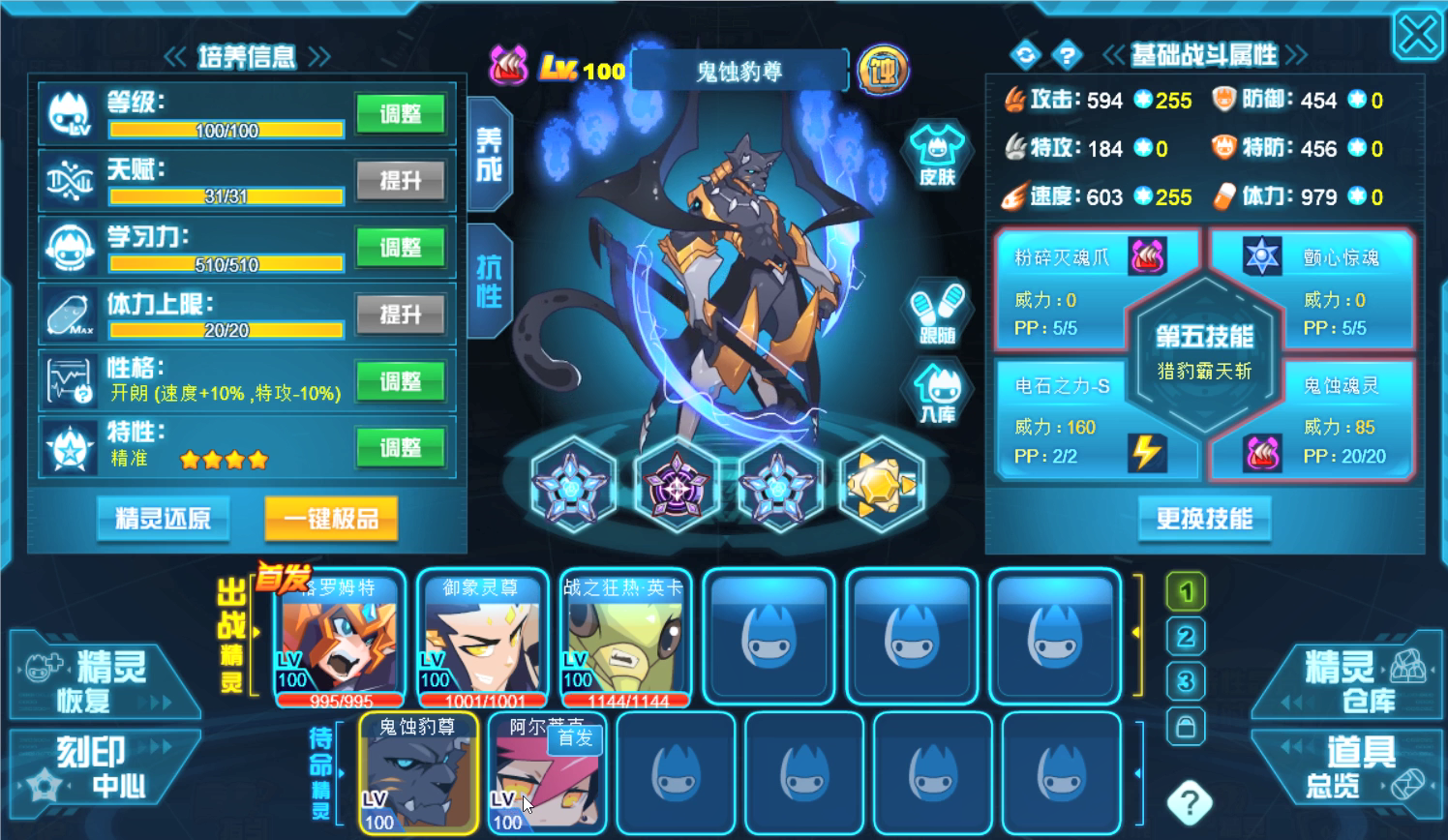Image resolution: width=1448 pixels, height=840 pixels.
Task: Adjust the 性格 nature setting
Action: tap(401, 381)
